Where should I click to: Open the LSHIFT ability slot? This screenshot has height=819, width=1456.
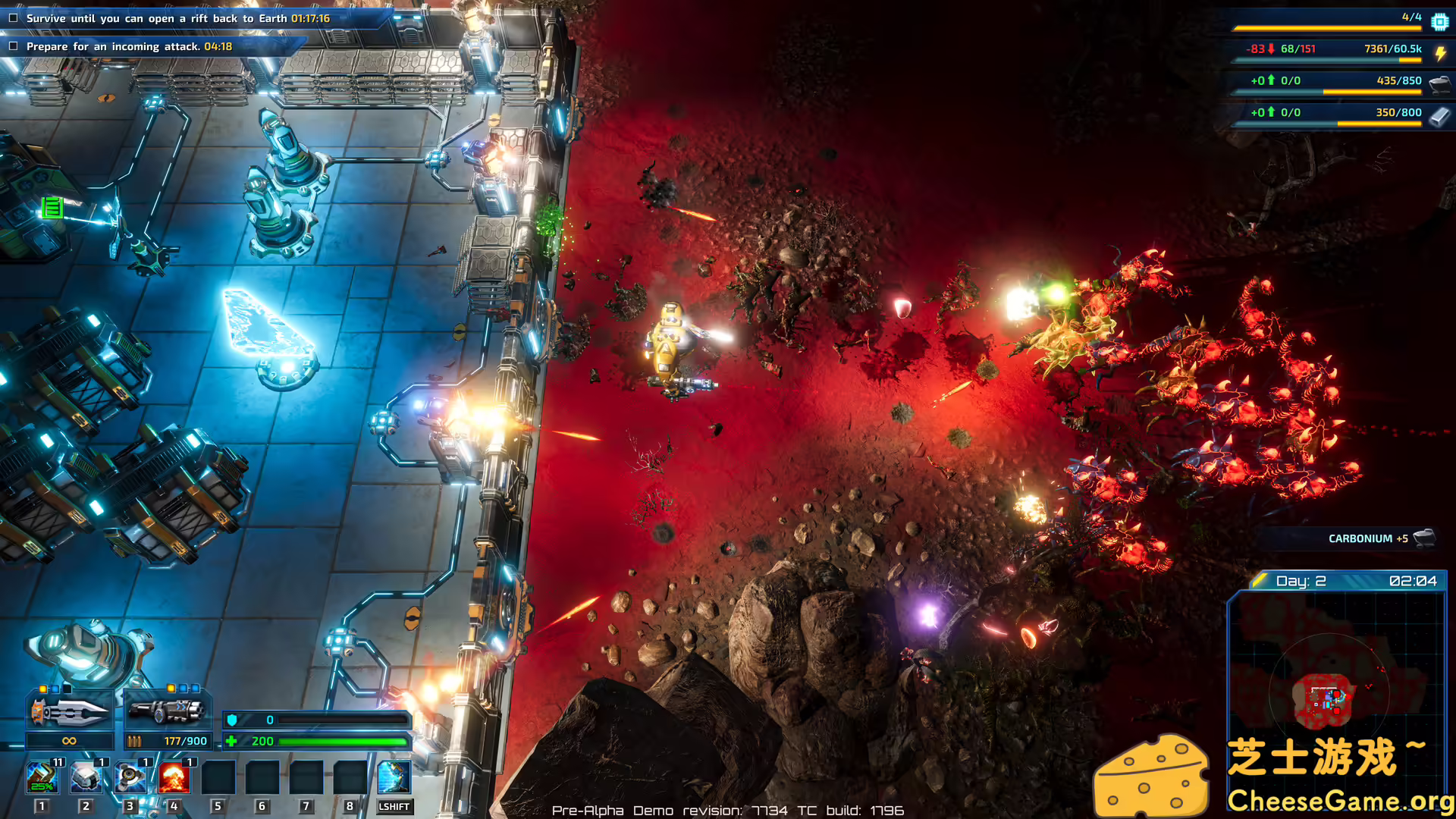pos(394,775)
